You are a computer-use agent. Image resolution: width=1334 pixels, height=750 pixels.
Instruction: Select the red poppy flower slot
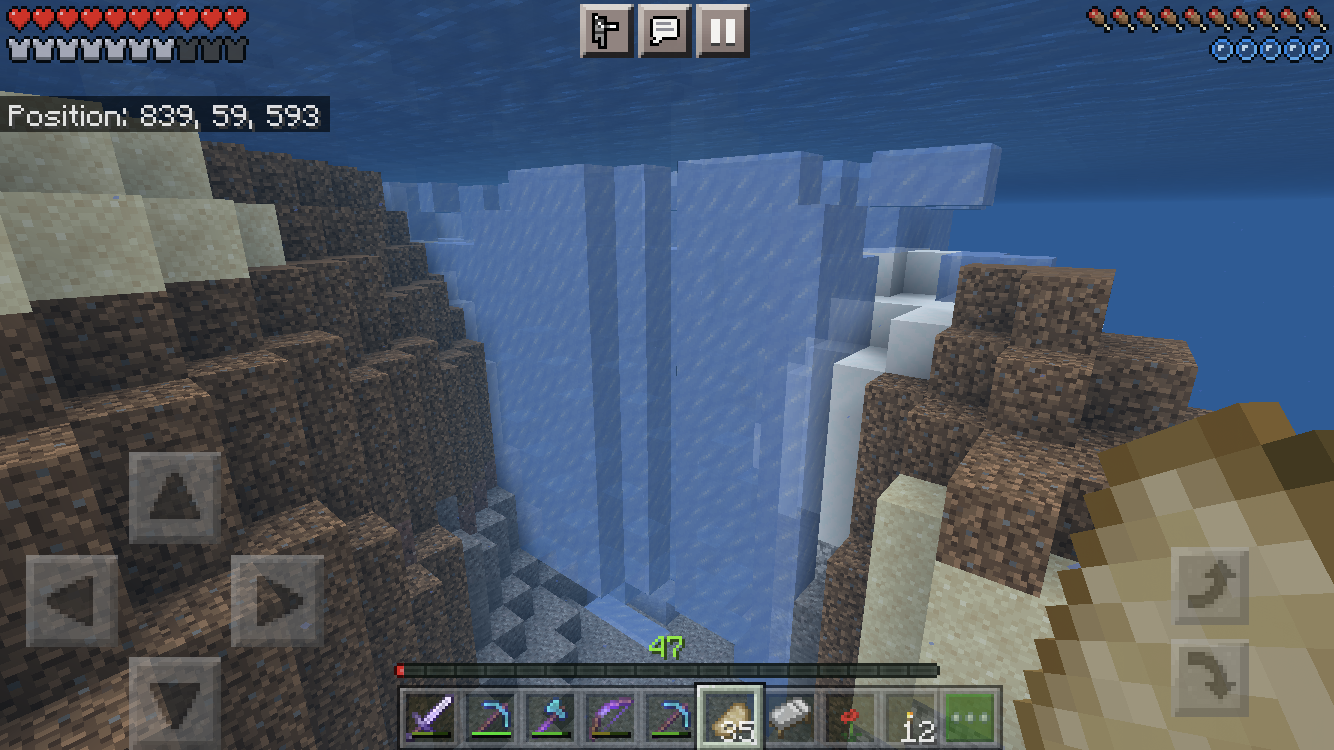(x=851, y=716)
